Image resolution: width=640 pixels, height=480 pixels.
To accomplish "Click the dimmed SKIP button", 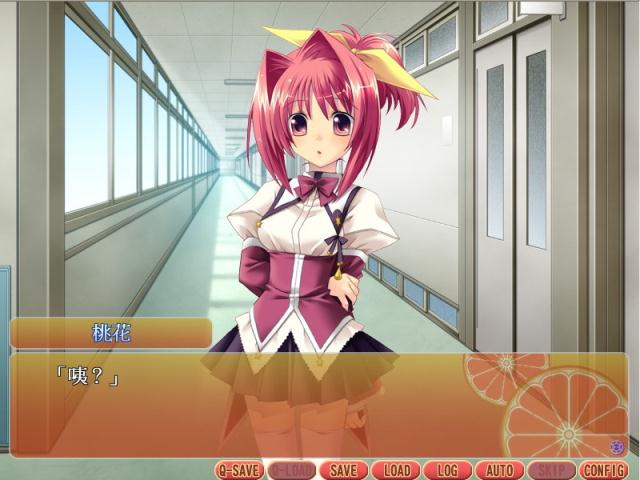I will point(551,470).
